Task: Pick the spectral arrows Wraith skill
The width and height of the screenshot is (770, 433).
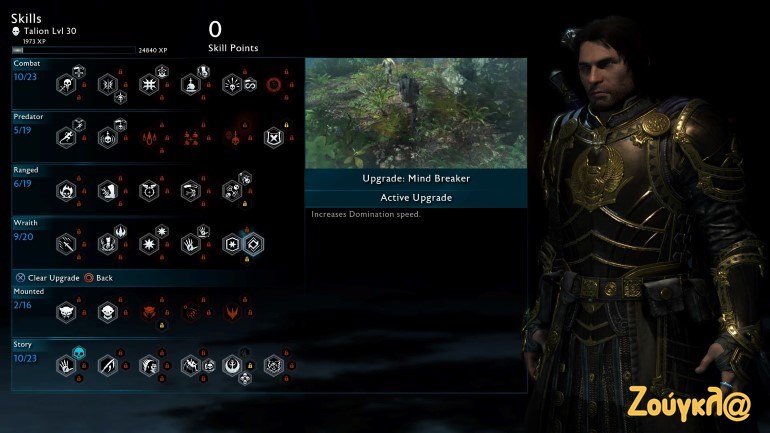Action: click(66, 242)
